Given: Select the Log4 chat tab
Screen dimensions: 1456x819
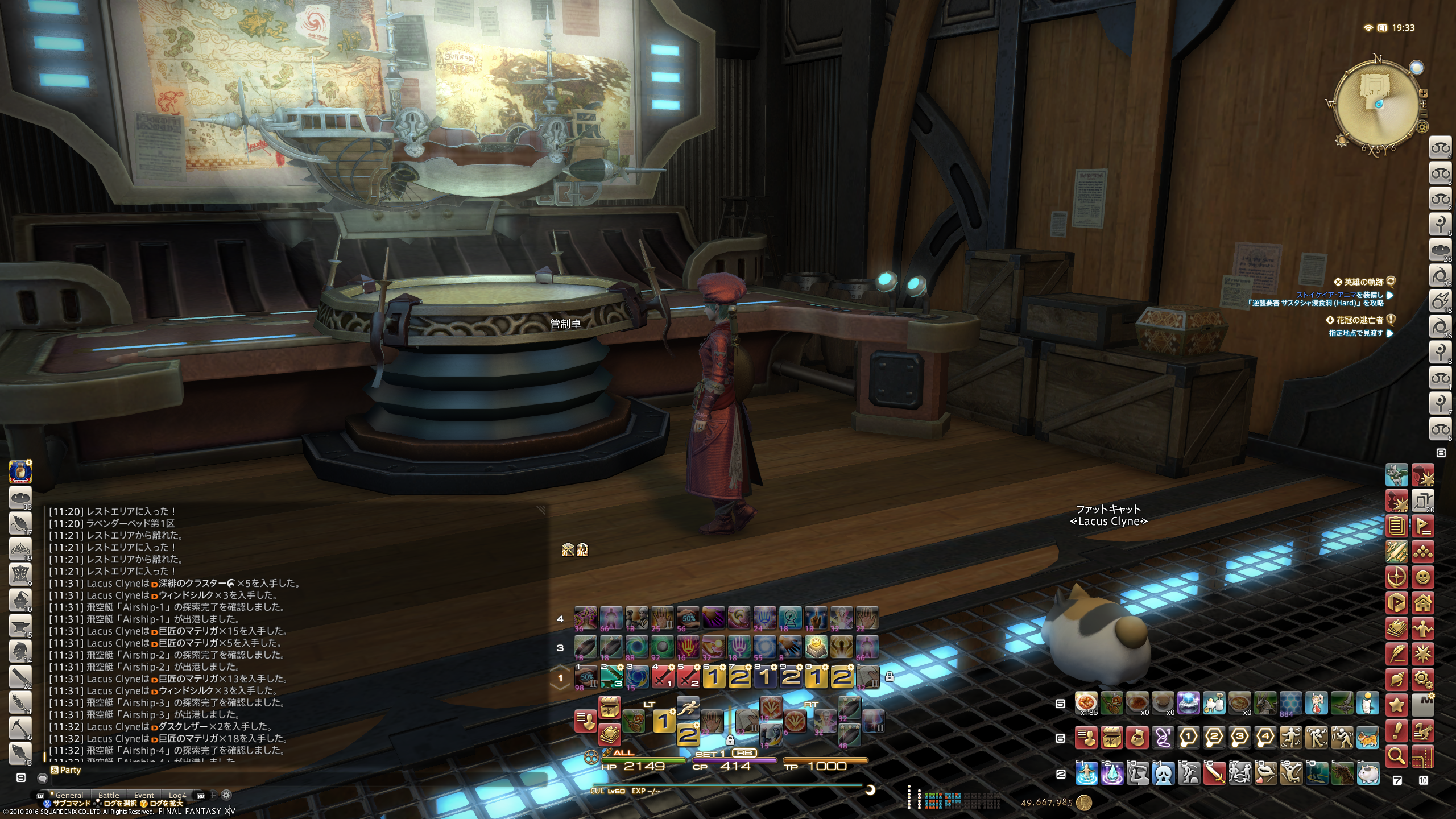Looking at the screenshot, I should 177,795.
